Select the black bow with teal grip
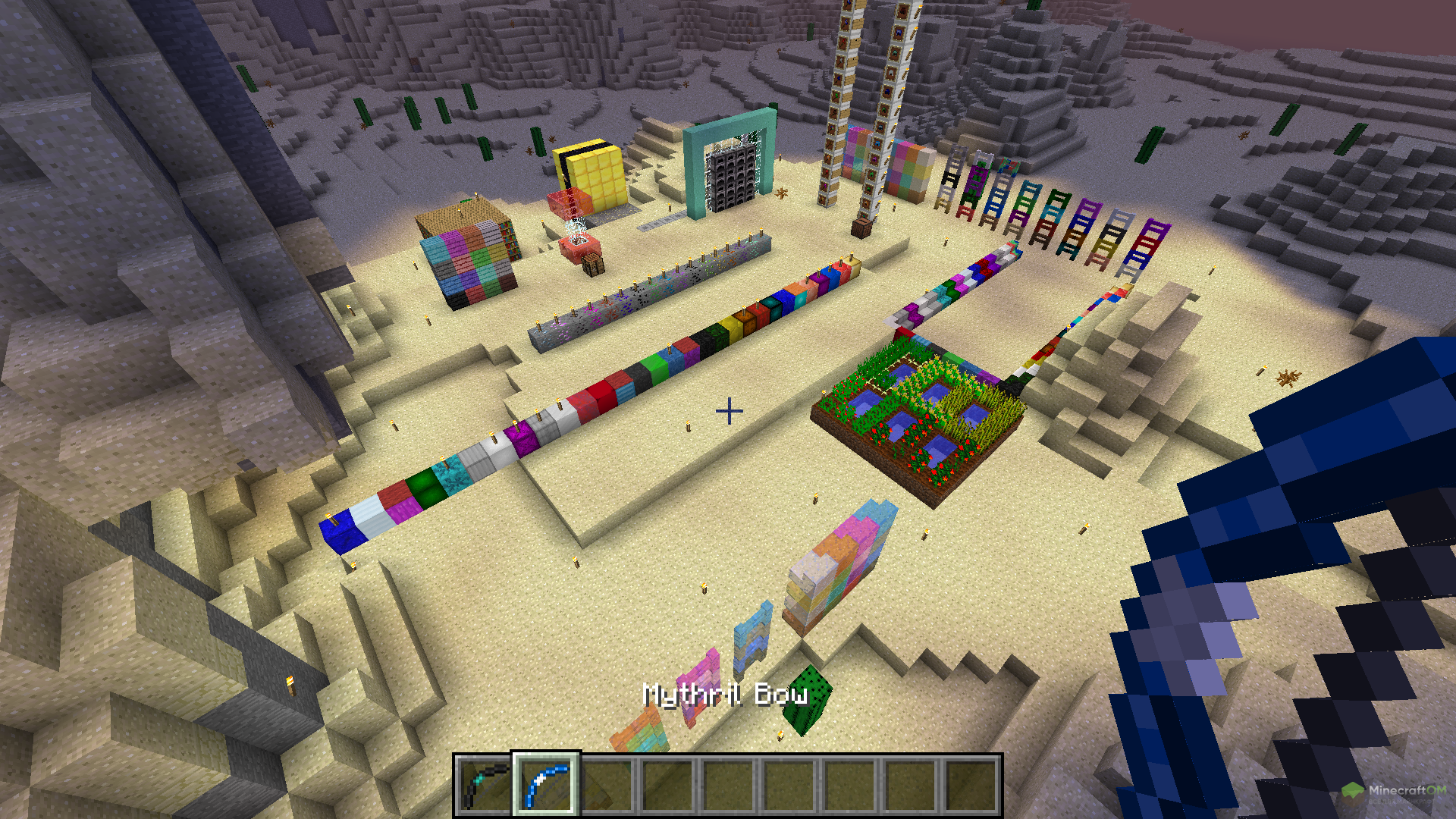This screenshot has height=819, width=1456. 485,785
